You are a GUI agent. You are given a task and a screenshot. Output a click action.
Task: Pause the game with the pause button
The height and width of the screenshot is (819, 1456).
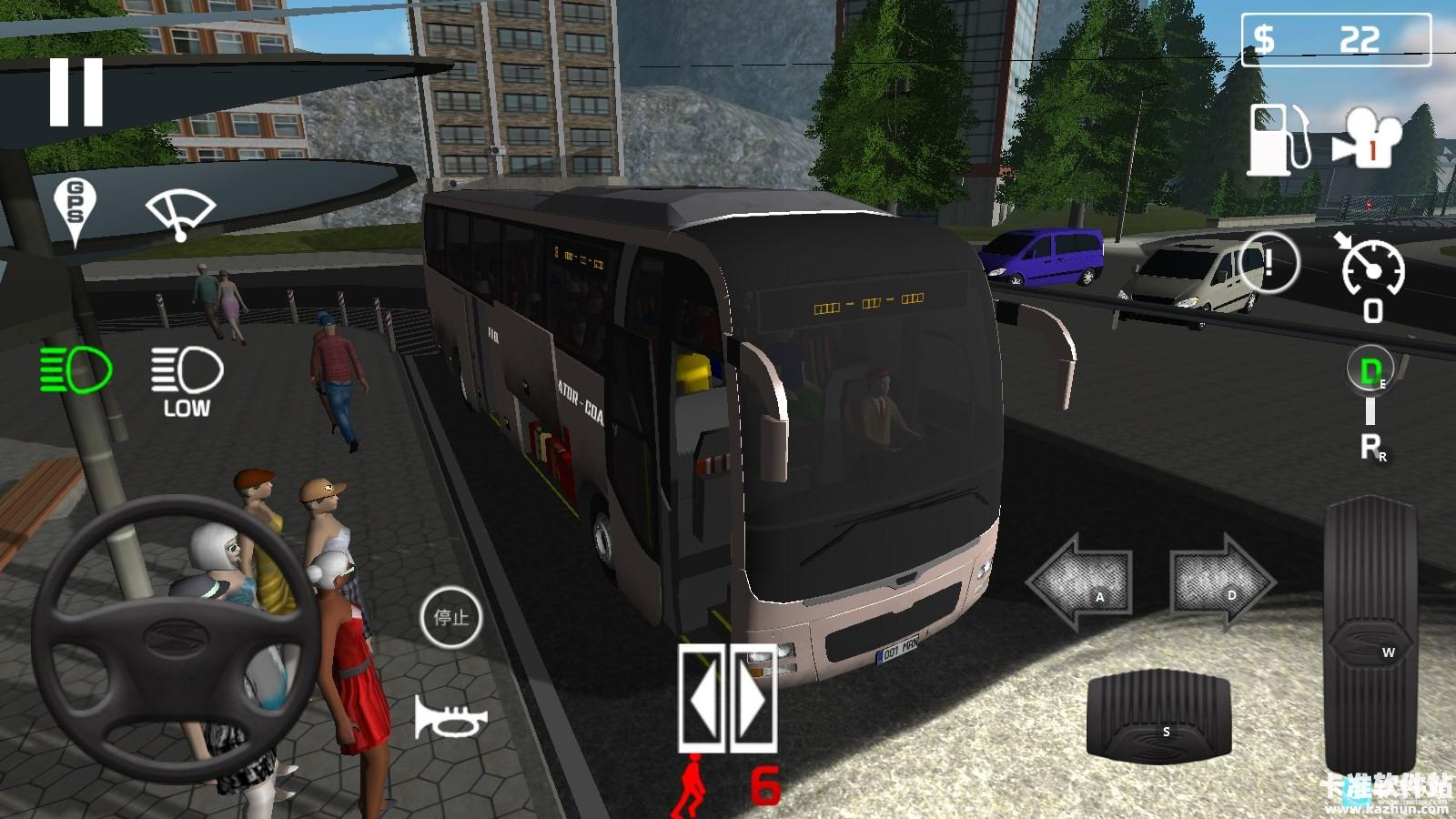[x=76, y=92]
